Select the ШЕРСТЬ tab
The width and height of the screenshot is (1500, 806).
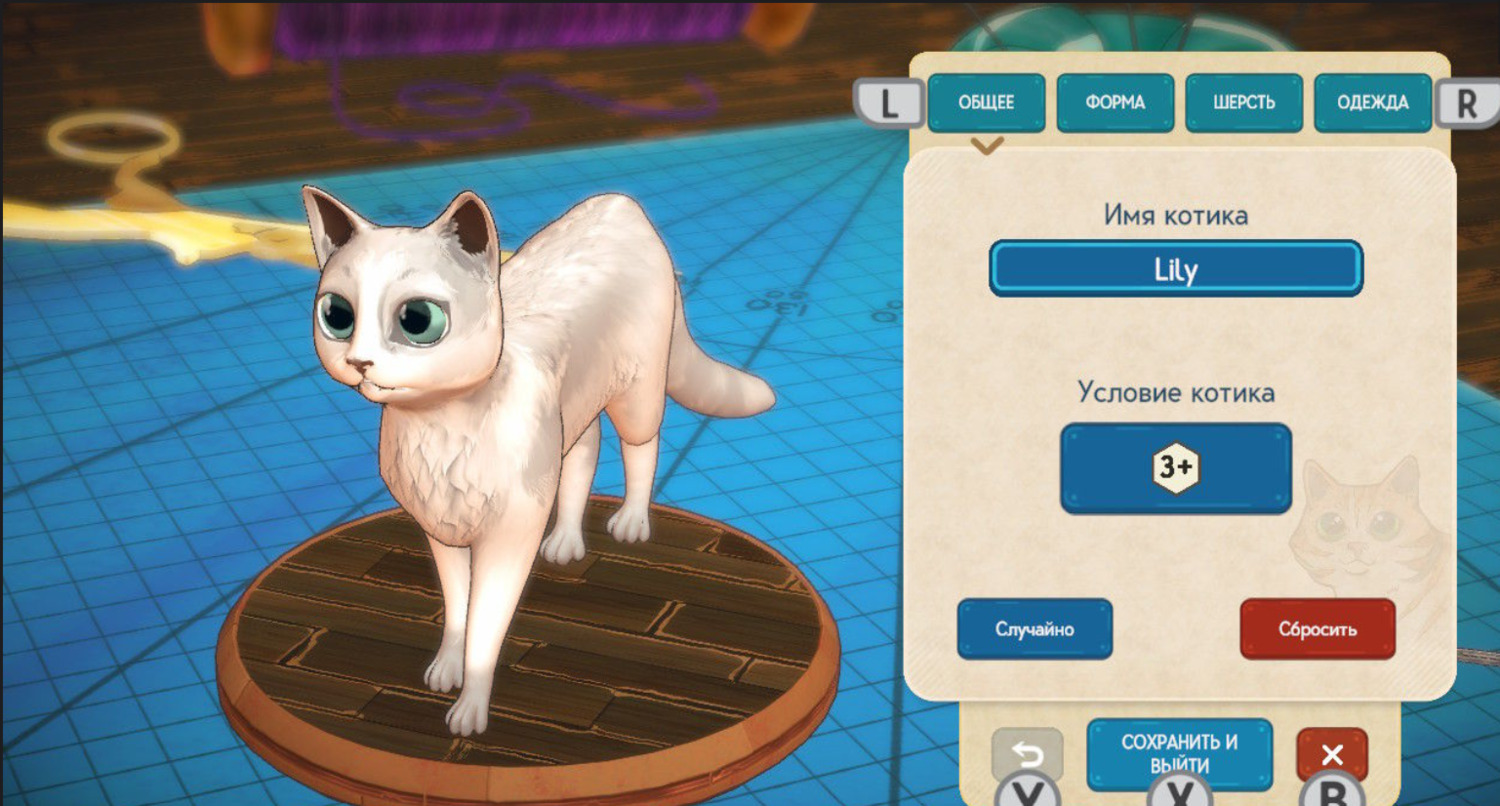pos(1244,103)
